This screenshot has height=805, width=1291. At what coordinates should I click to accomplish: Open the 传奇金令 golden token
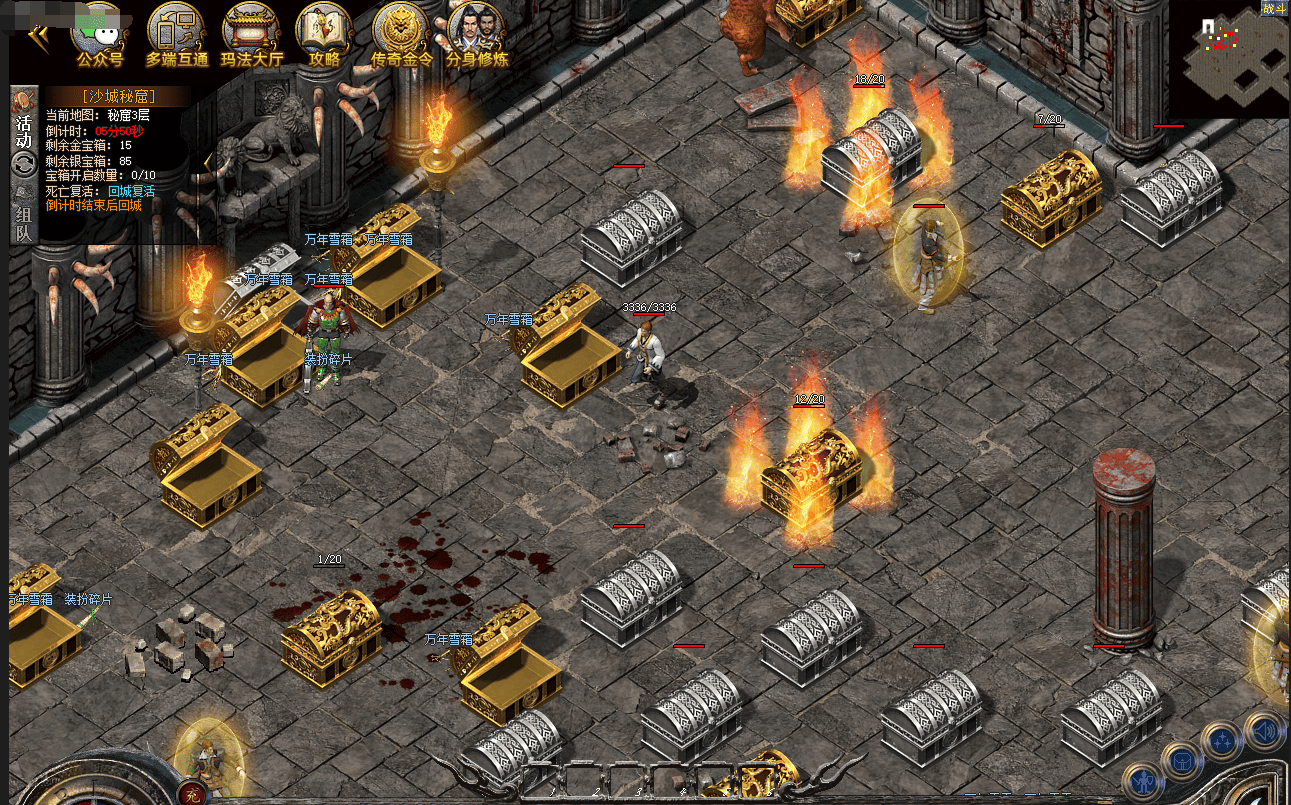[x=401, y=33]
